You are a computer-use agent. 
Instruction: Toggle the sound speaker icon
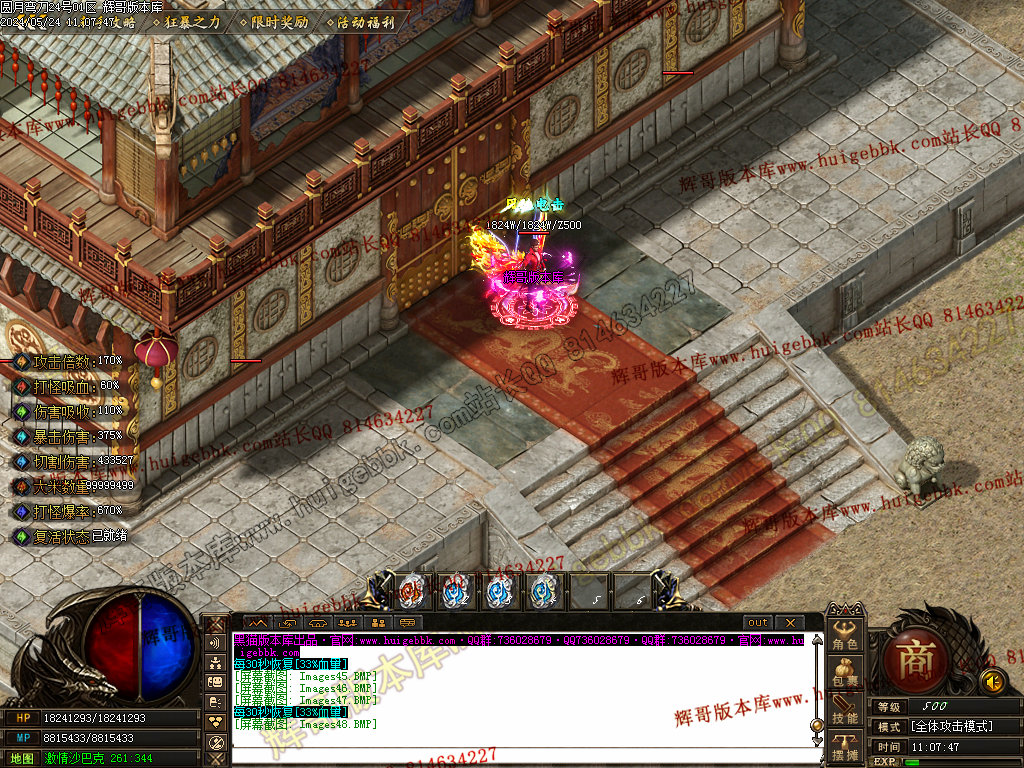(992, 682)
